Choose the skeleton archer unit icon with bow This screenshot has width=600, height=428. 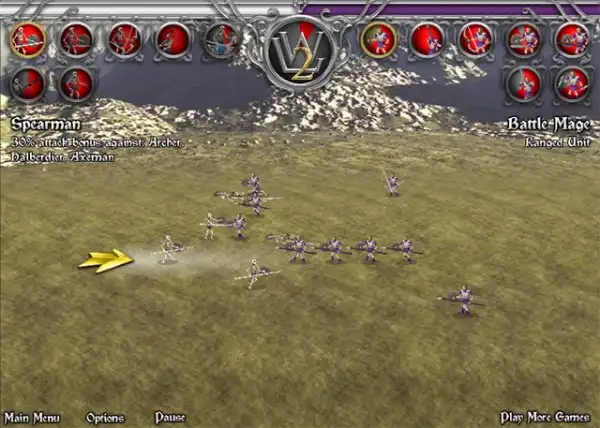124,40
